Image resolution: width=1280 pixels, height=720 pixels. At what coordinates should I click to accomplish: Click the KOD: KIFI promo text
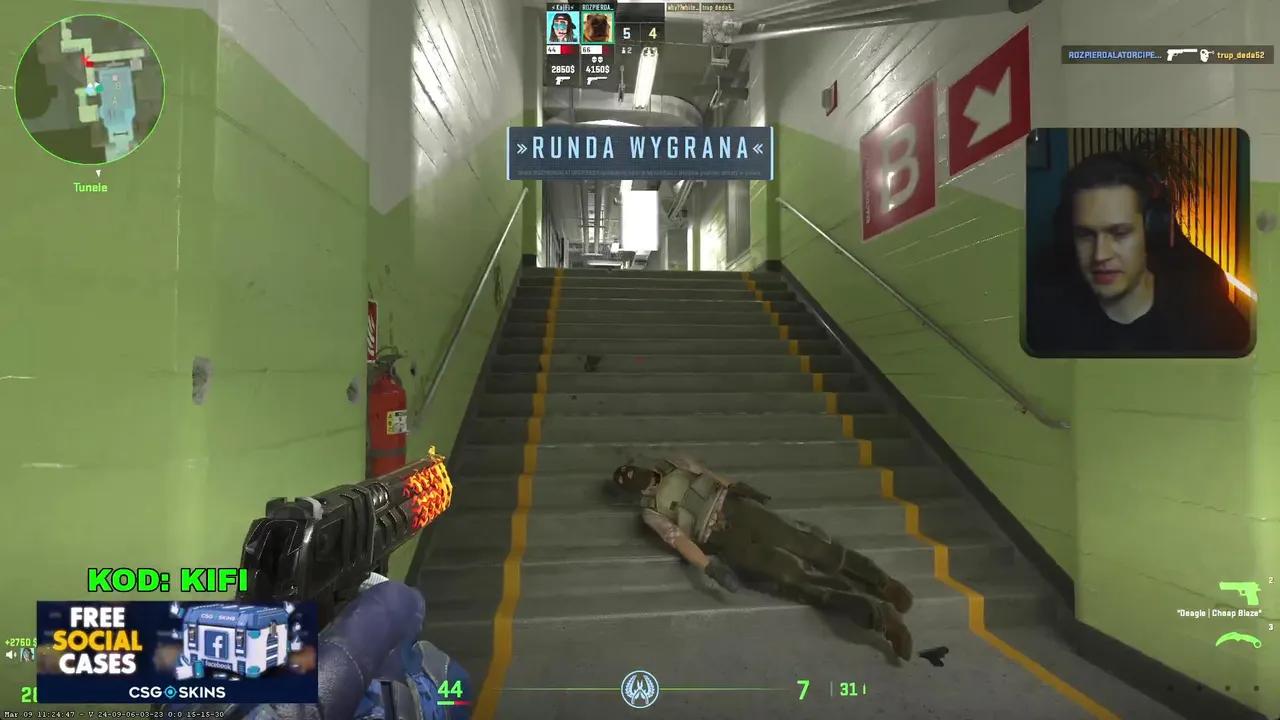point(168,578)
